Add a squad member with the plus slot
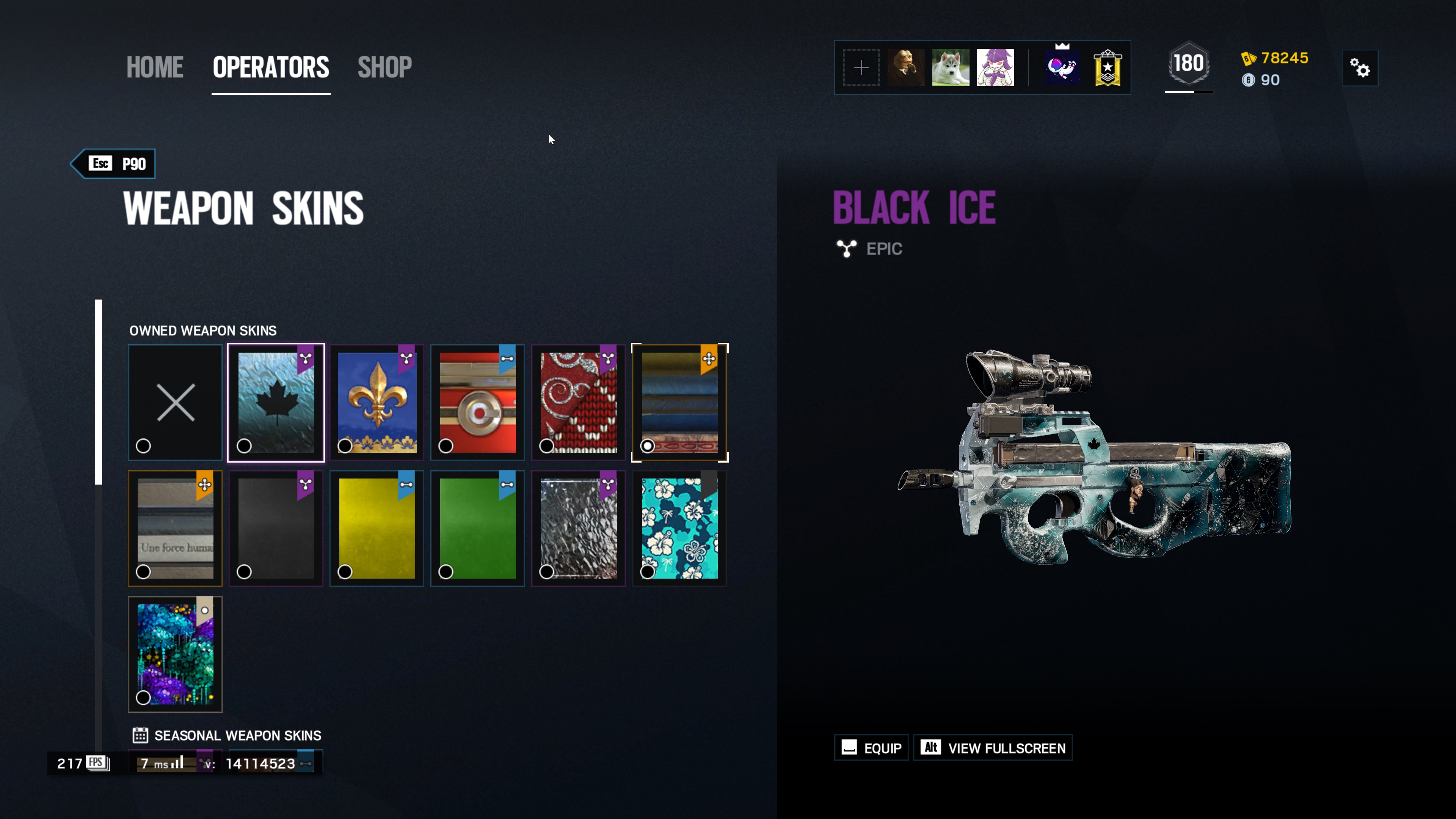1456x819 pixels. coord(861,68)
